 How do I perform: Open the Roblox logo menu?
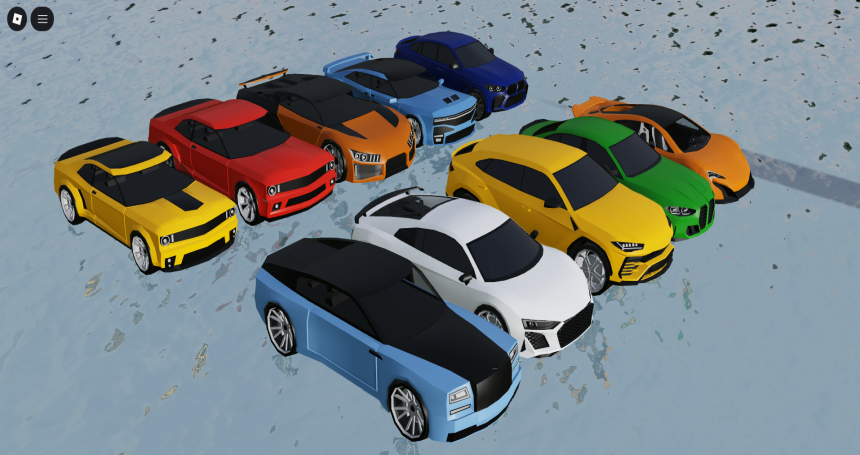(x=17, y=19)
